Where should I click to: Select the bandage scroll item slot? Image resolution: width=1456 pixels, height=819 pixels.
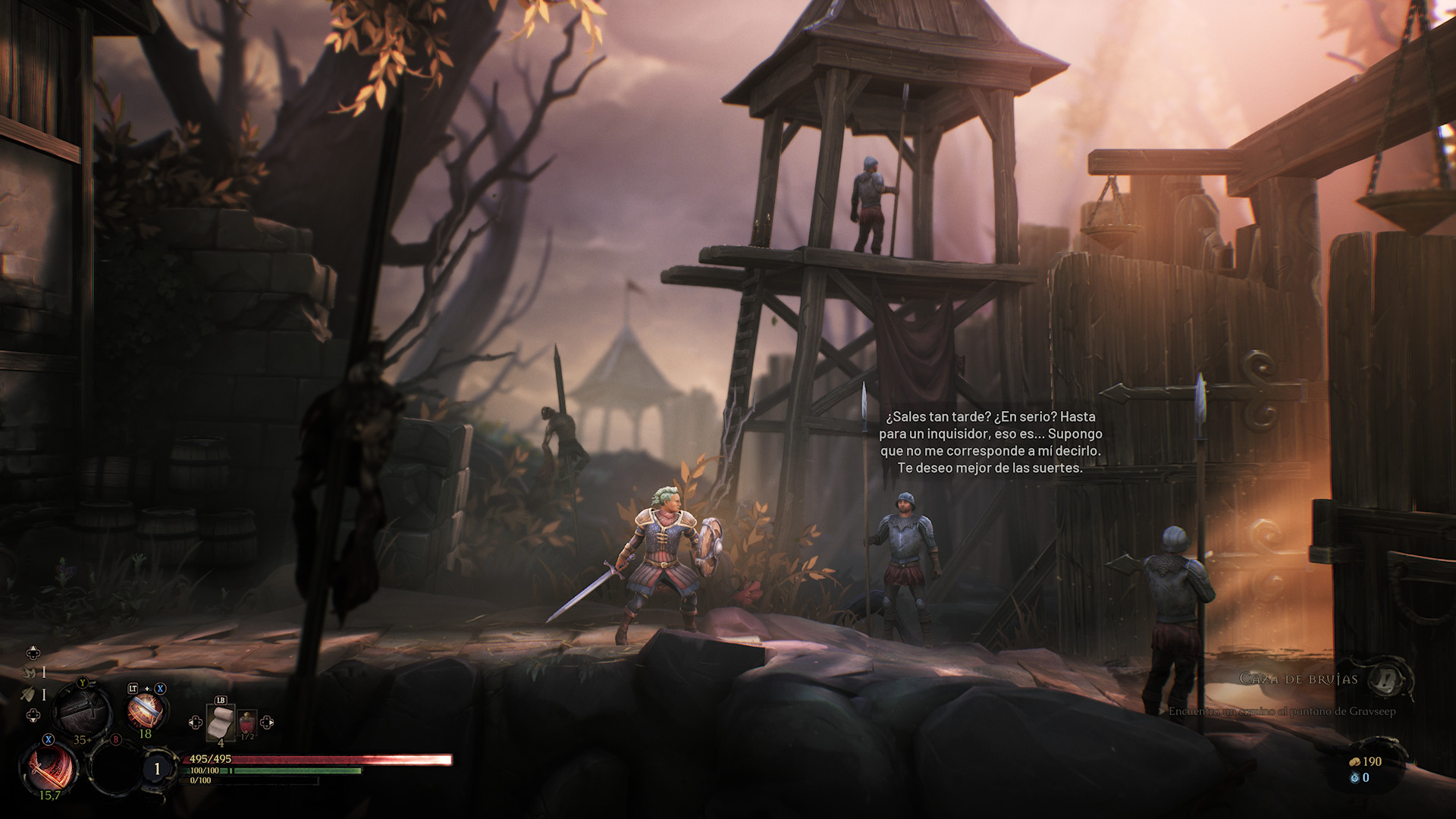click(x=220, y=722)
